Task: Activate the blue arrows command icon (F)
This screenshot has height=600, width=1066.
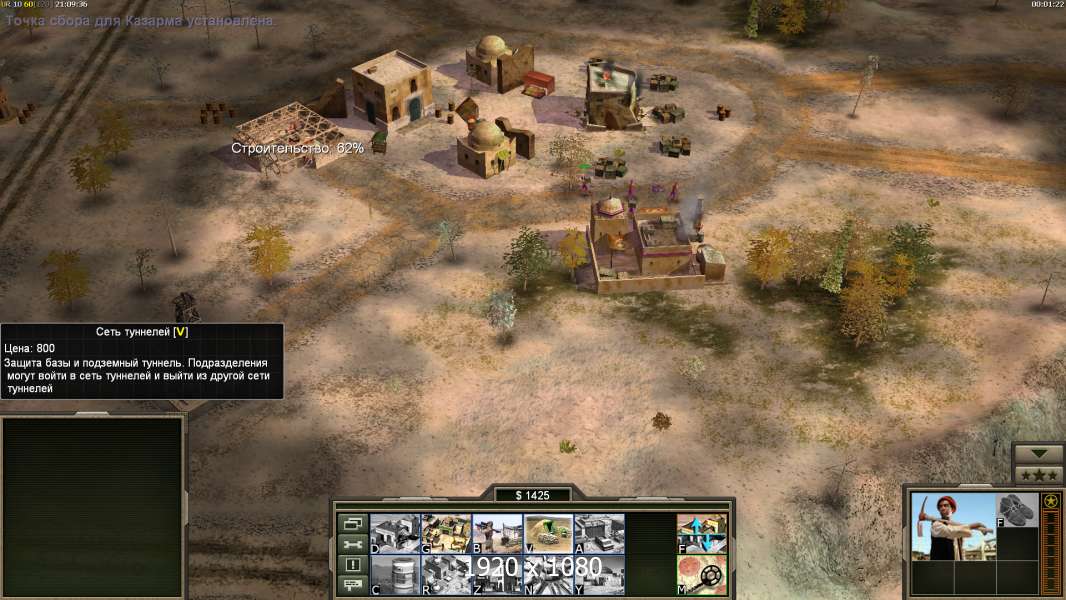Action: tap(701, 534)
